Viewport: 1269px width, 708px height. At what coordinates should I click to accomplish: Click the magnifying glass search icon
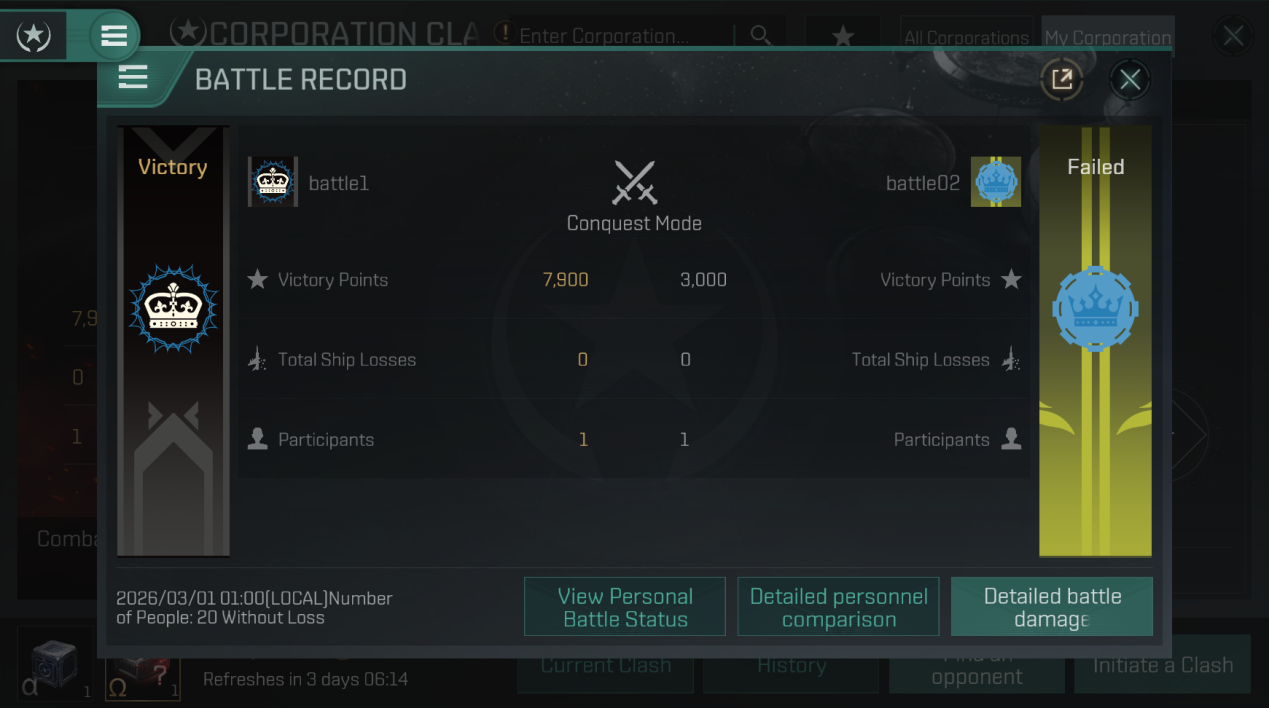[761, 36]
